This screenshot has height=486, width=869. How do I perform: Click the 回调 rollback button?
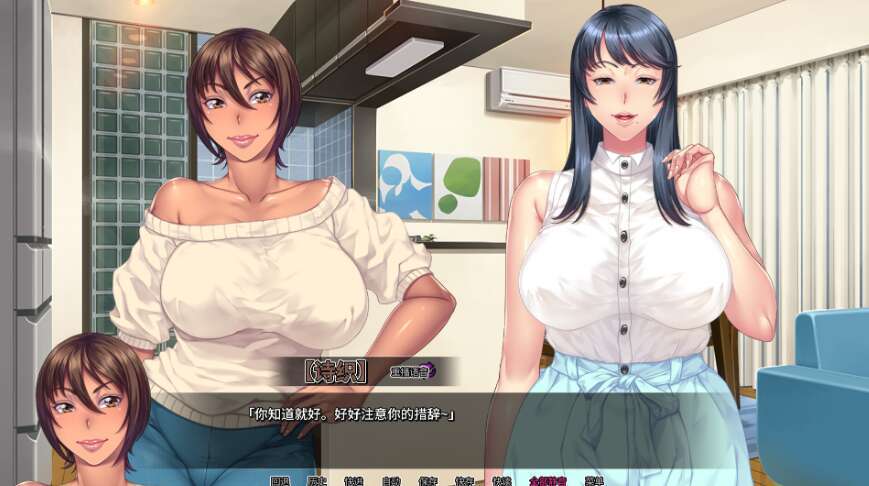[281, 481]
